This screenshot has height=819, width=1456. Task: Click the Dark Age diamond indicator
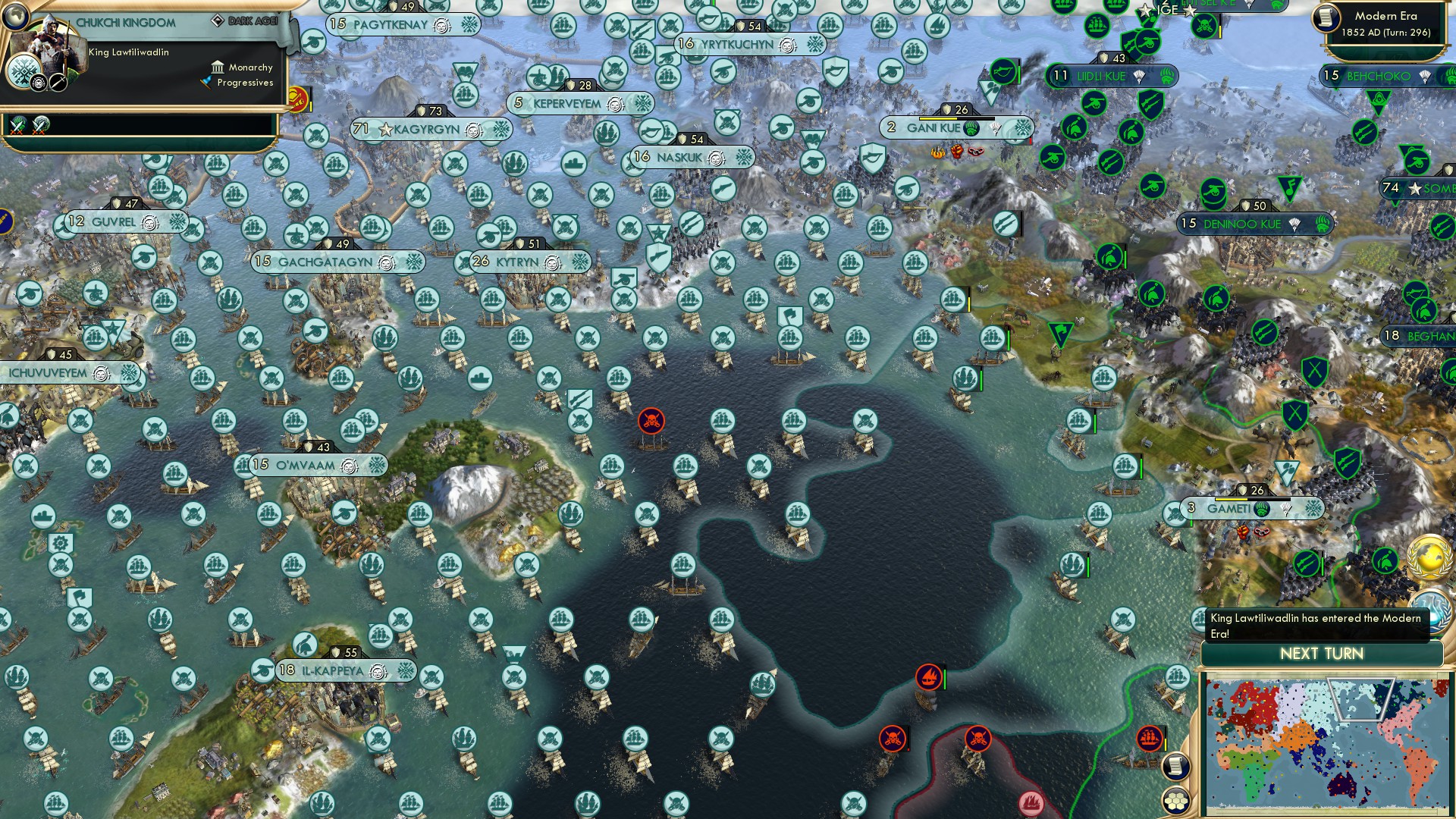click(x=218, y=20)
